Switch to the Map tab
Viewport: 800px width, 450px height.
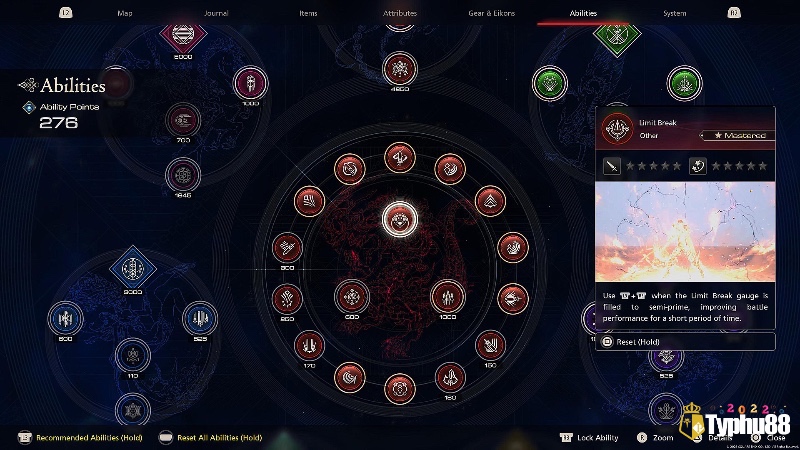coord(125,13)
